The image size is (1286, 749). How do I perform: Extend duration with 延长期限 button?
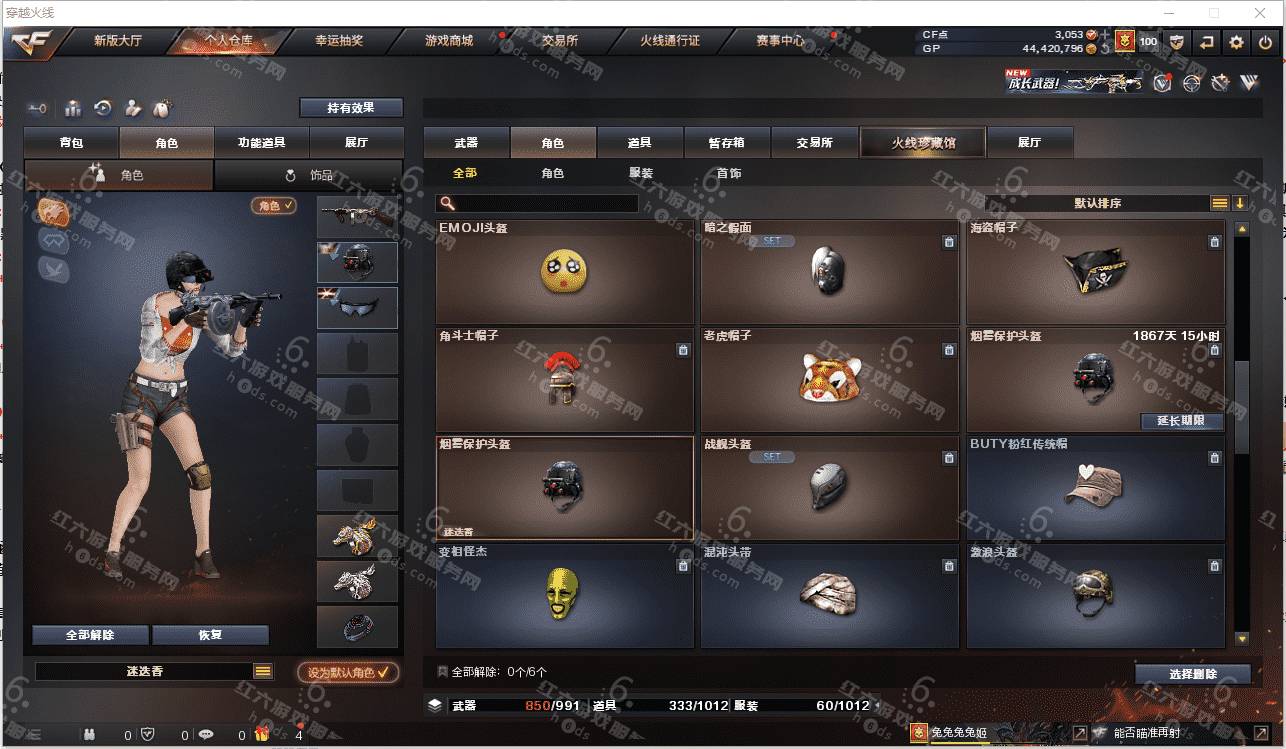1182,421
